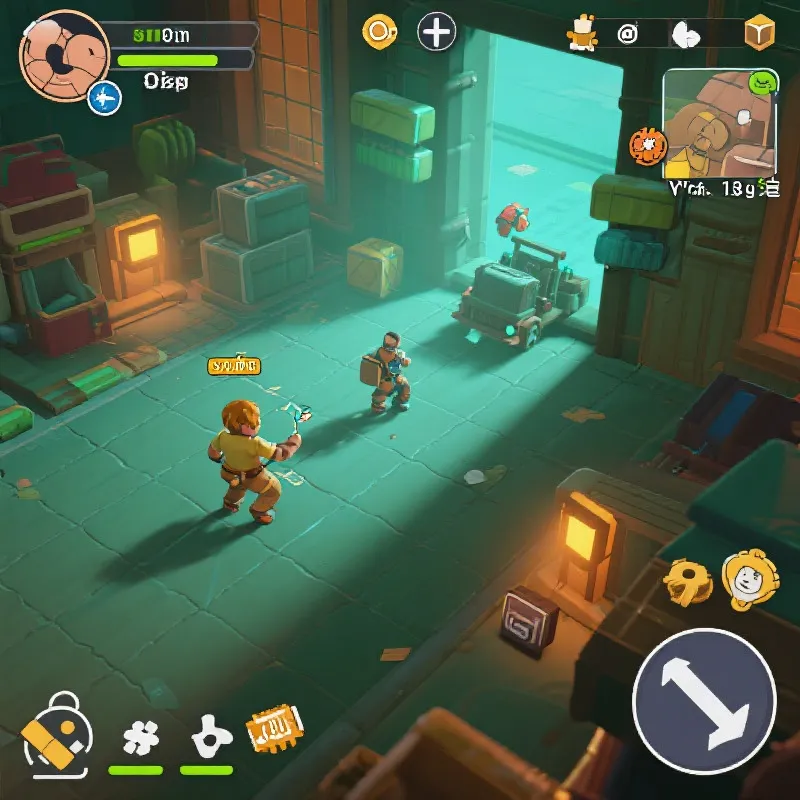This screenshot has height=800, width=800.
Task: Open the player avatar portrait
Action: 63,53
